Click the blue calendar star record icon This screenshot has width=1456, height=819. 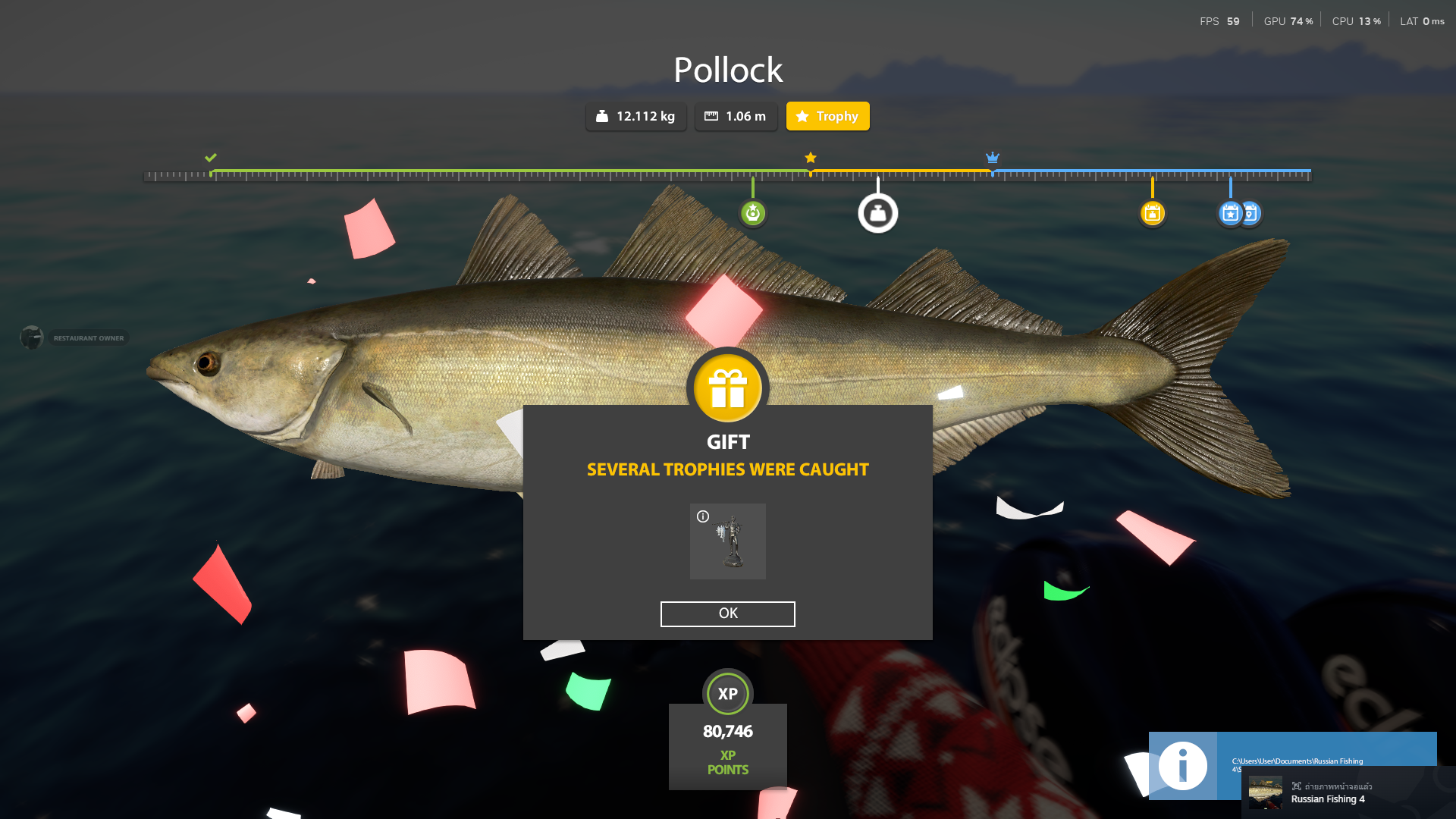[x=1230, y=213]
